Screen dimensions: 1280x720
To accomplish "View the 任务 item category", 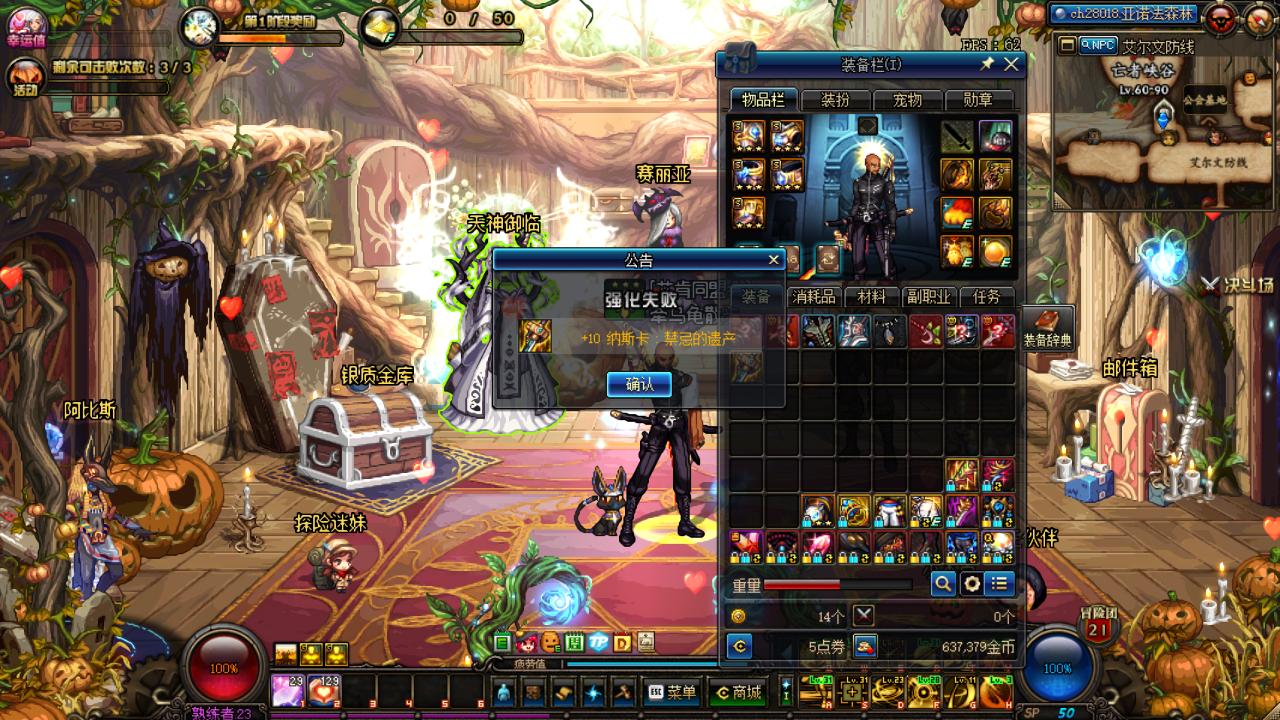I will pyautogui.click(x=986, y=297).
